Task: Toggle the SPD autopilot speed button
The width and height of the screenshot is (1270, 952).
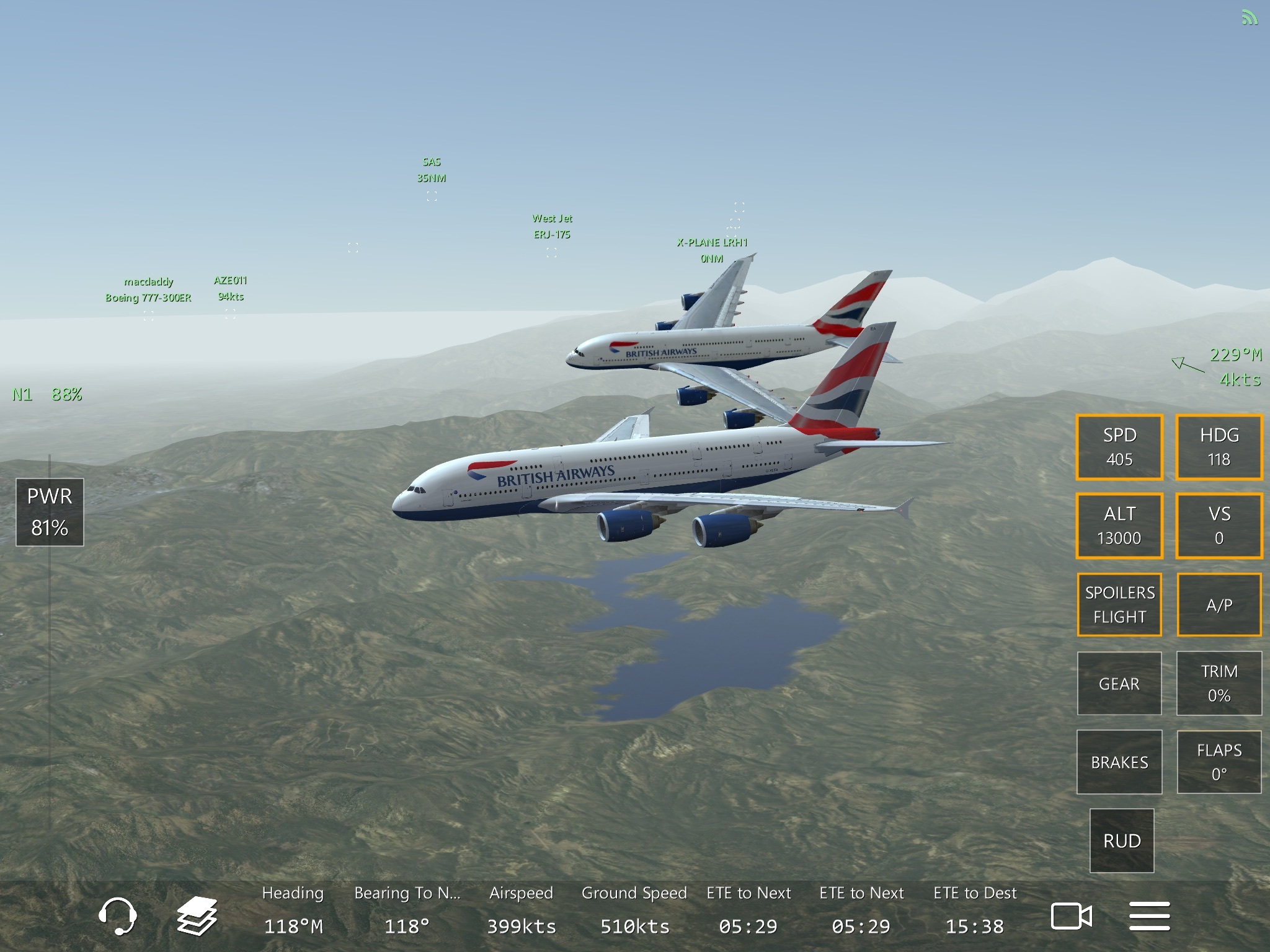Action: (x=1119, y=447)
